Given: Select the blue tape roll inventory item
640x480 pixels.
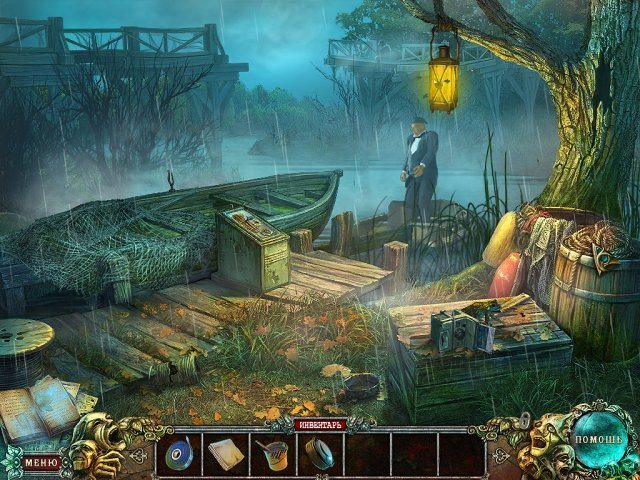Looking at the screenshot, I should click(x=179, y=455).
